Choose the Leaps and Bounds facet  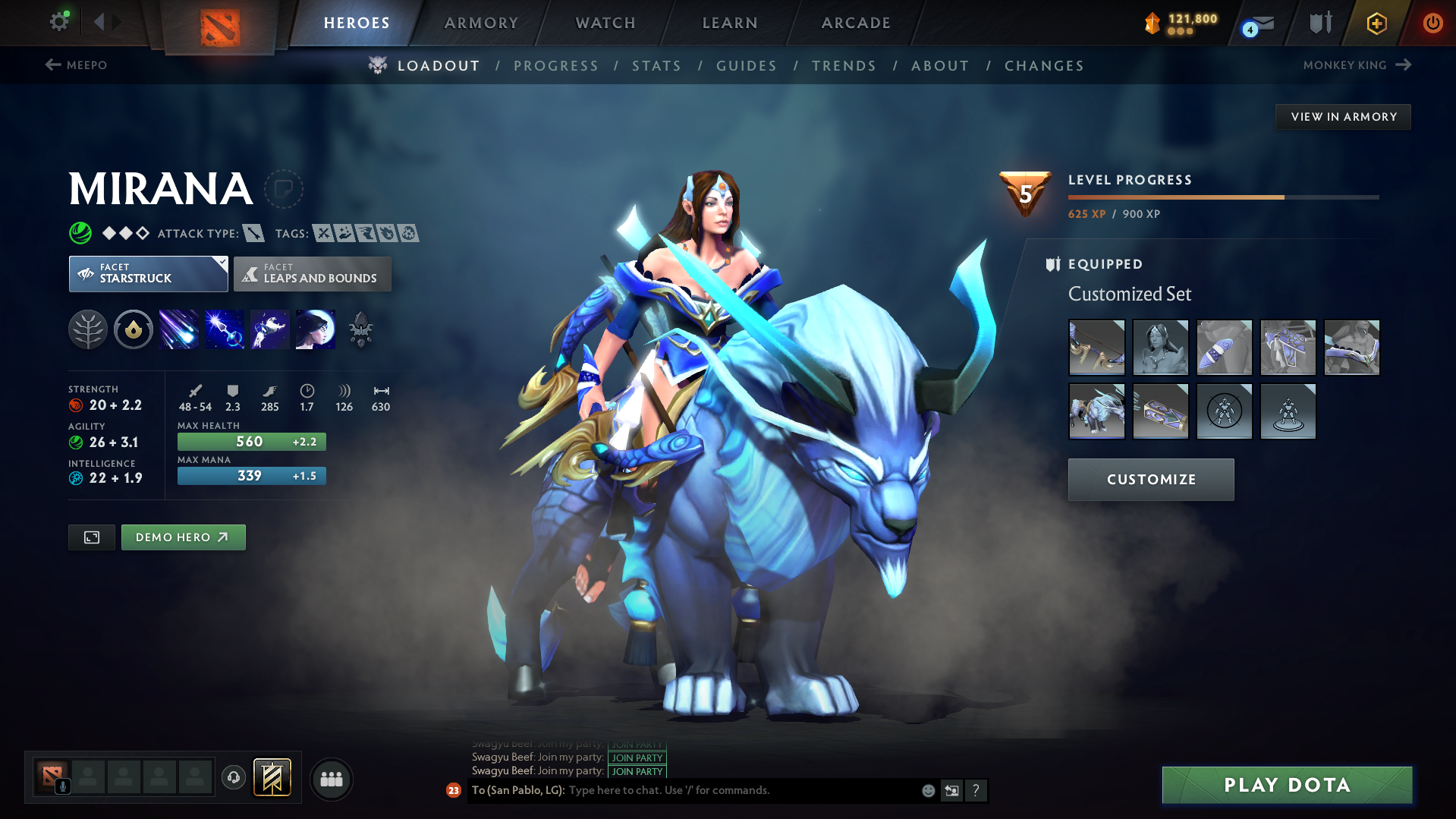point(313,274)
